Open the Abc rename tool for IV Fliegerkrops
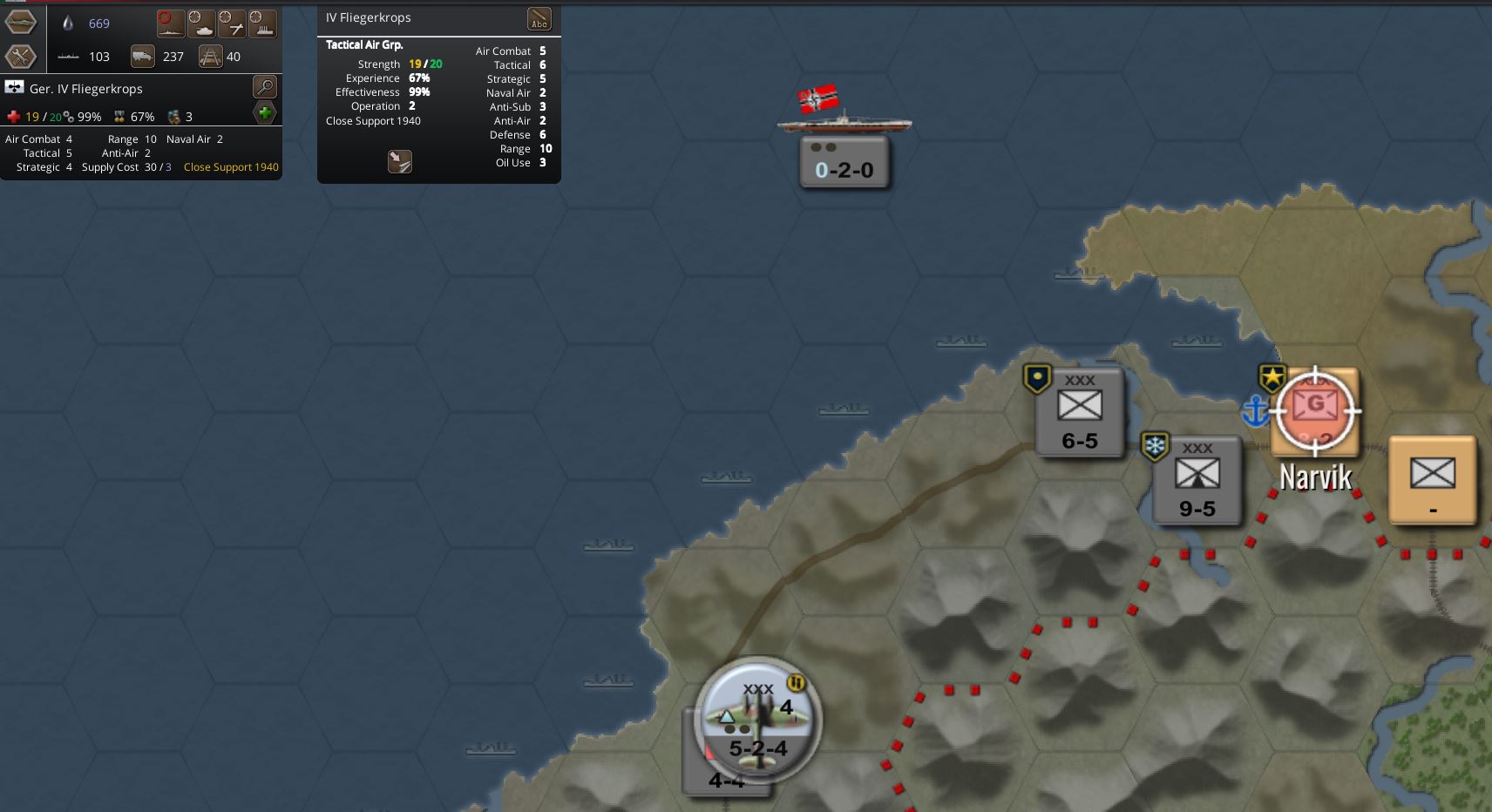The image size is (1492, 812). coord(538,17)
